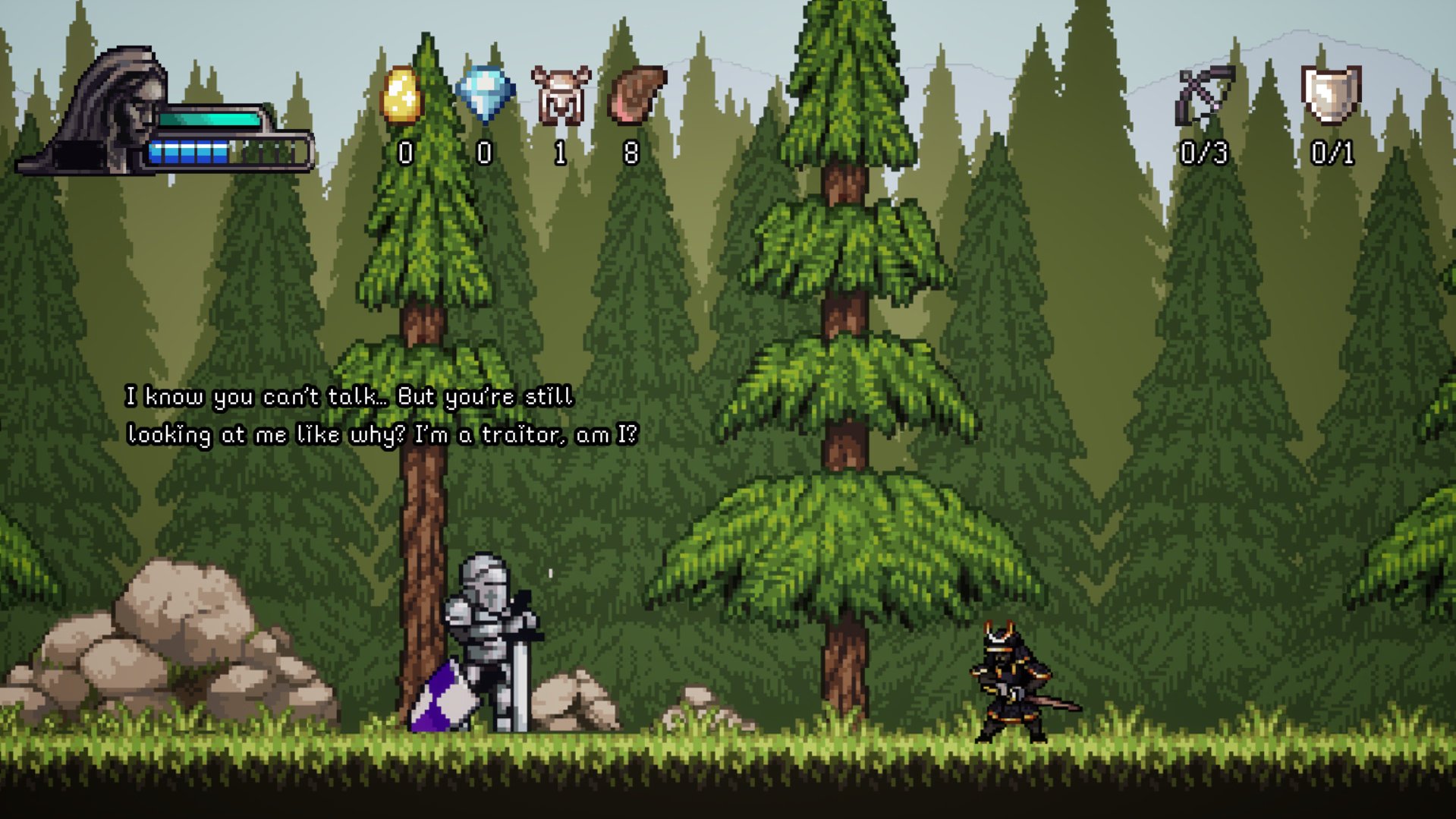Screen dimensions: 1456x819
Task: Select the raw meat item icon
Action: tap(637, 95)
